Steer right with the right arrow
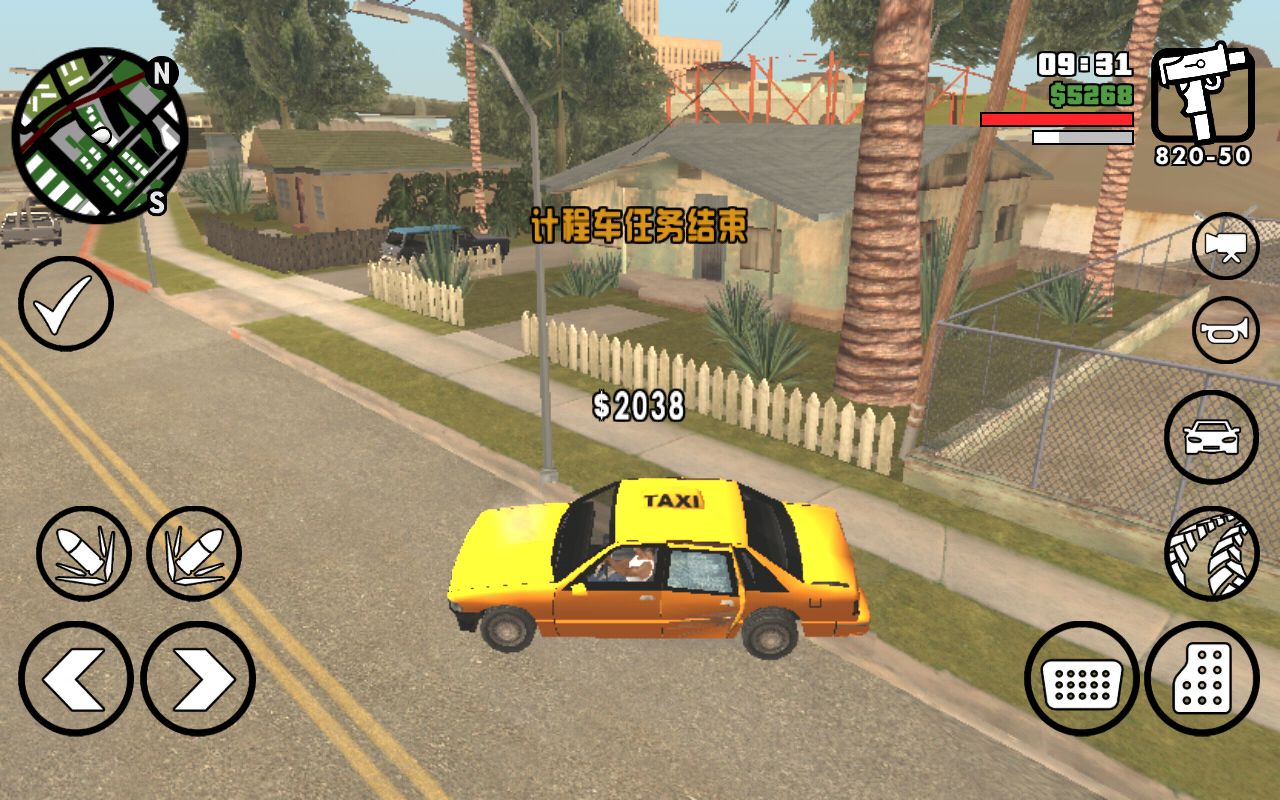1280x800 pixels. pyautogui.click(x=198, y=679)
